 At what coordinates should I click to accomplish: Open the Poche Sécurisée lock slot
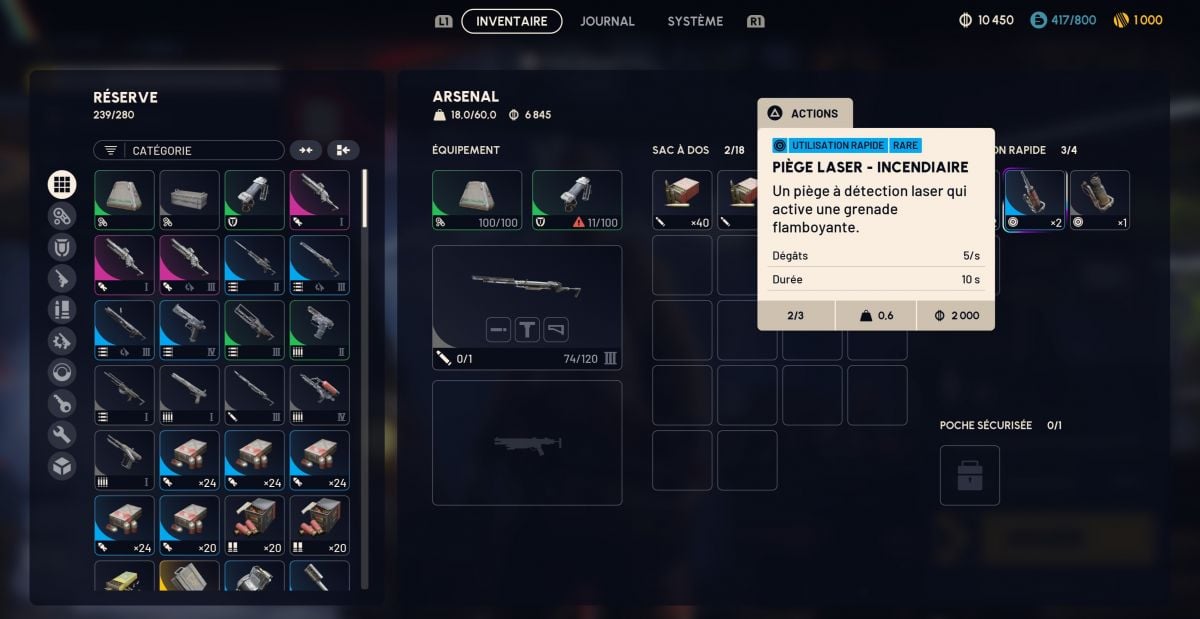(x=969, y=475)
